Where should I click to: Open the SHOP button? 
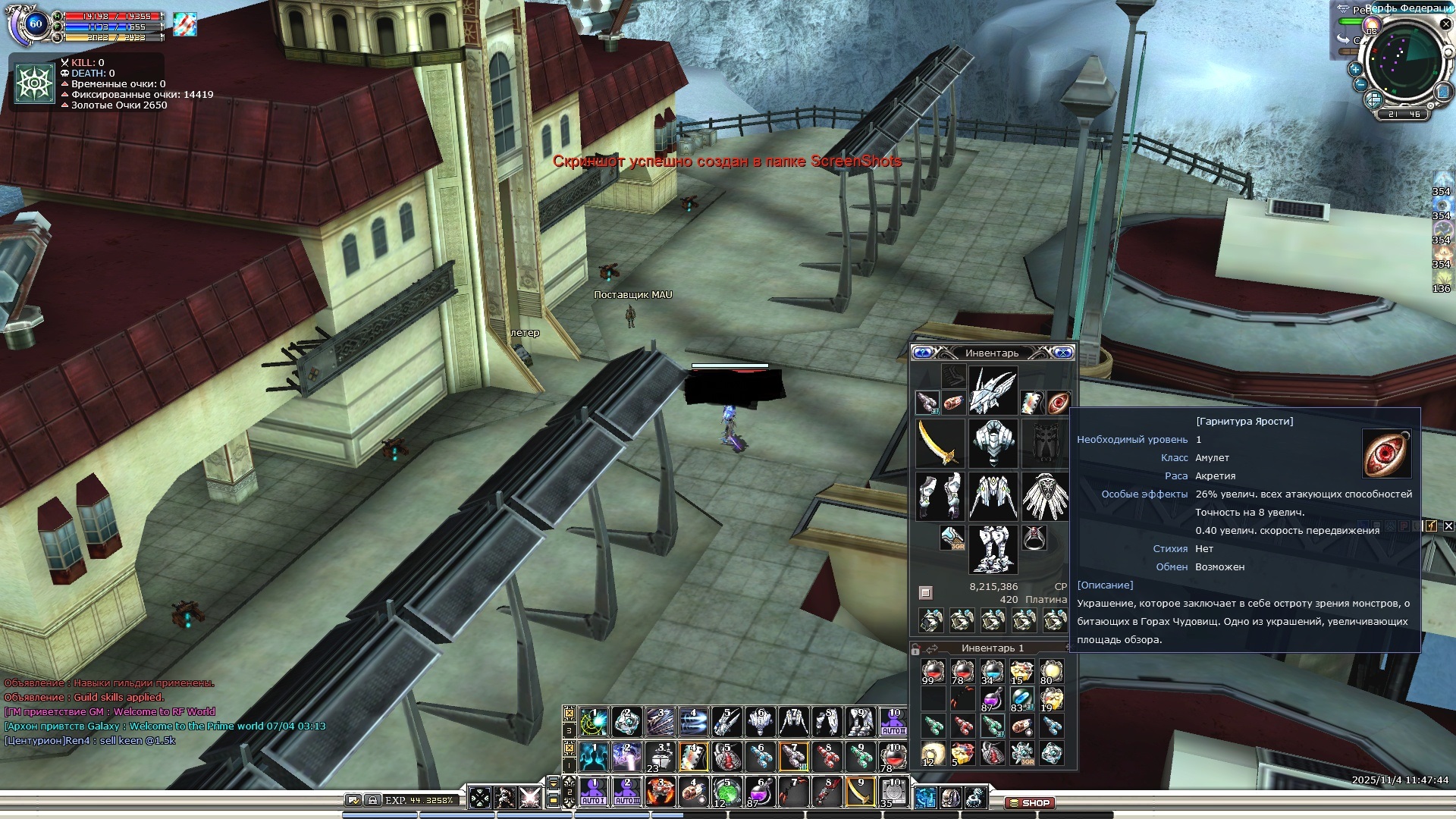click(1030, 802)
